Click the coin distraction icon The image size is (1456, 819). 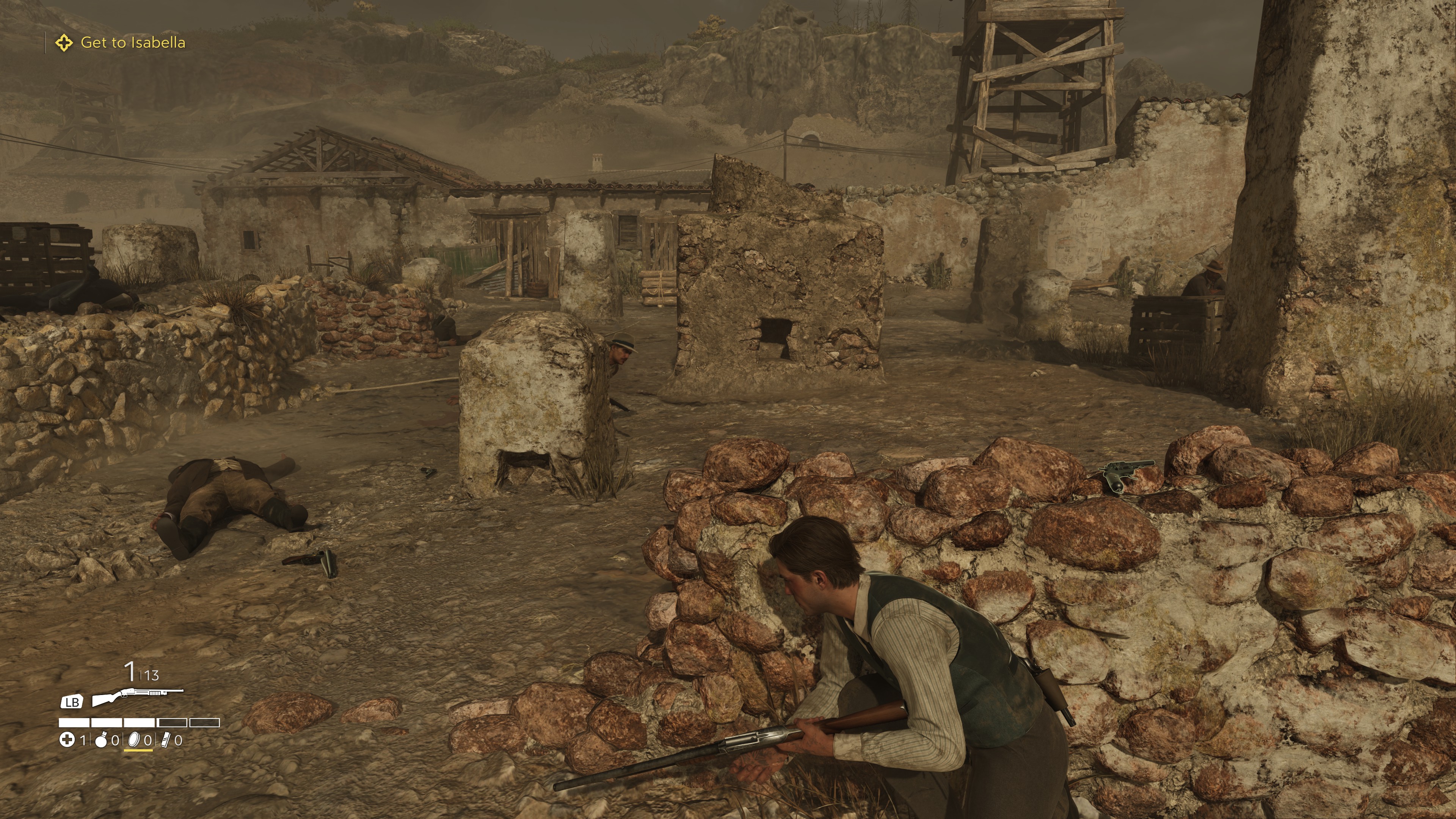pos(134,741)
